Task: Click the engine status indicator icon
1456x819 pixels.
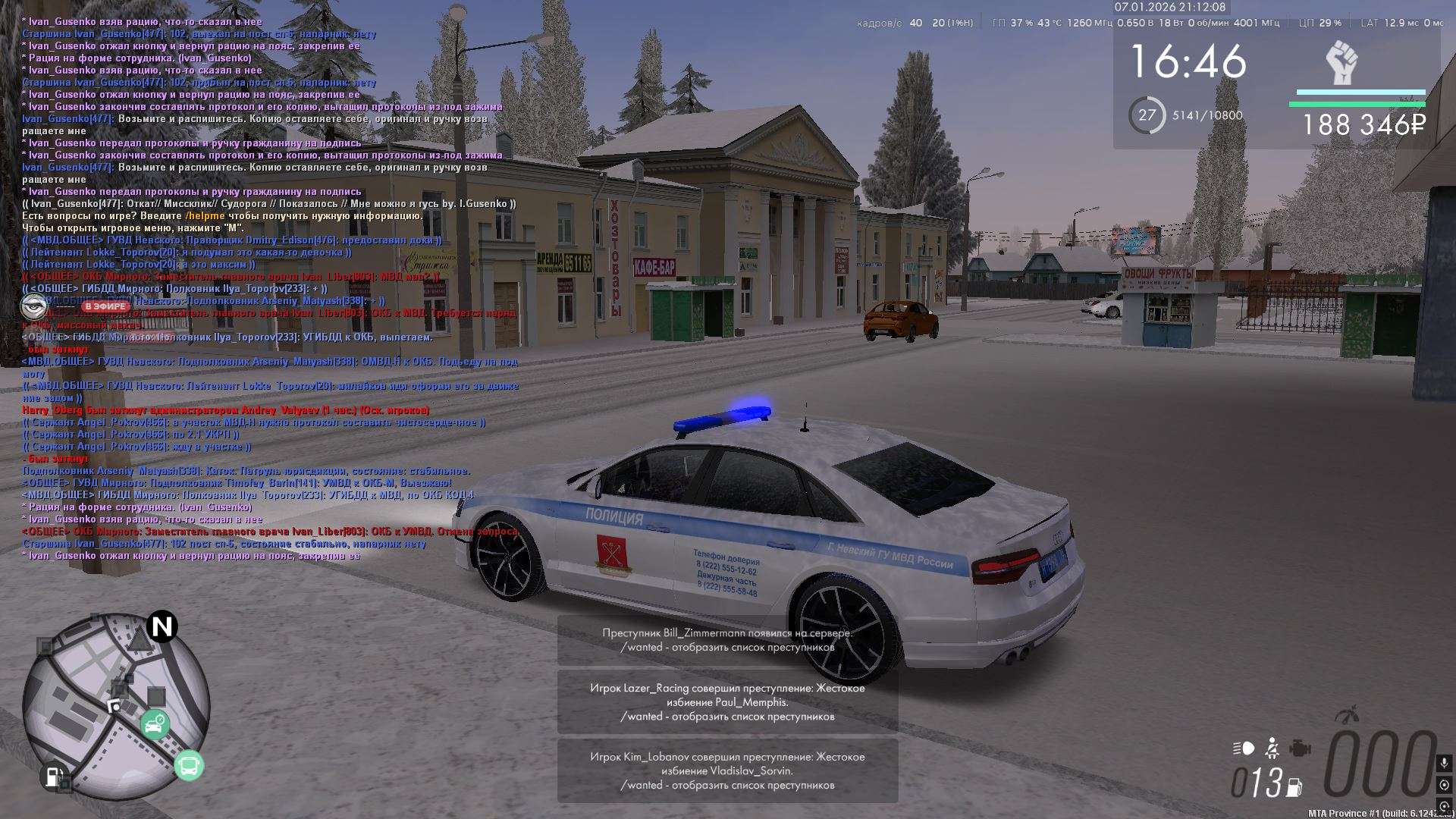Action: pos(1300,748)
